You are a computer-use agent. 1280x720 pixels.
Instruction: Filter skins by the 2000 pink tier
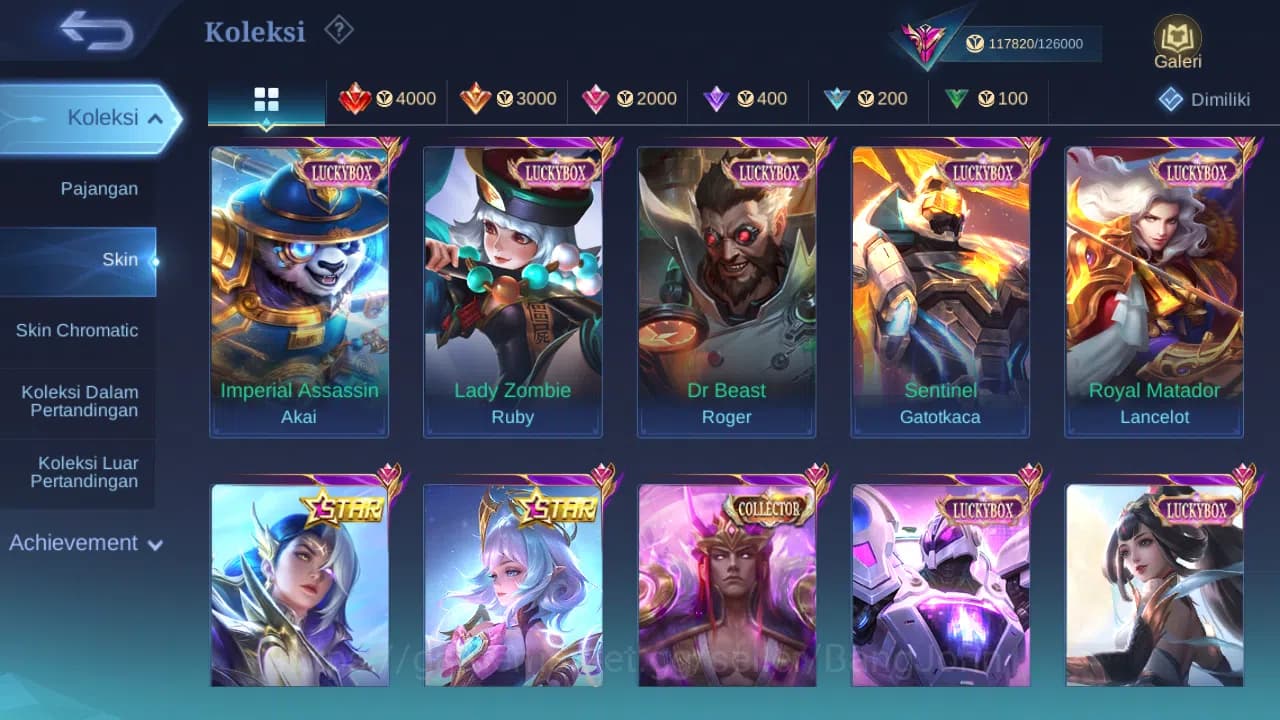627,99
